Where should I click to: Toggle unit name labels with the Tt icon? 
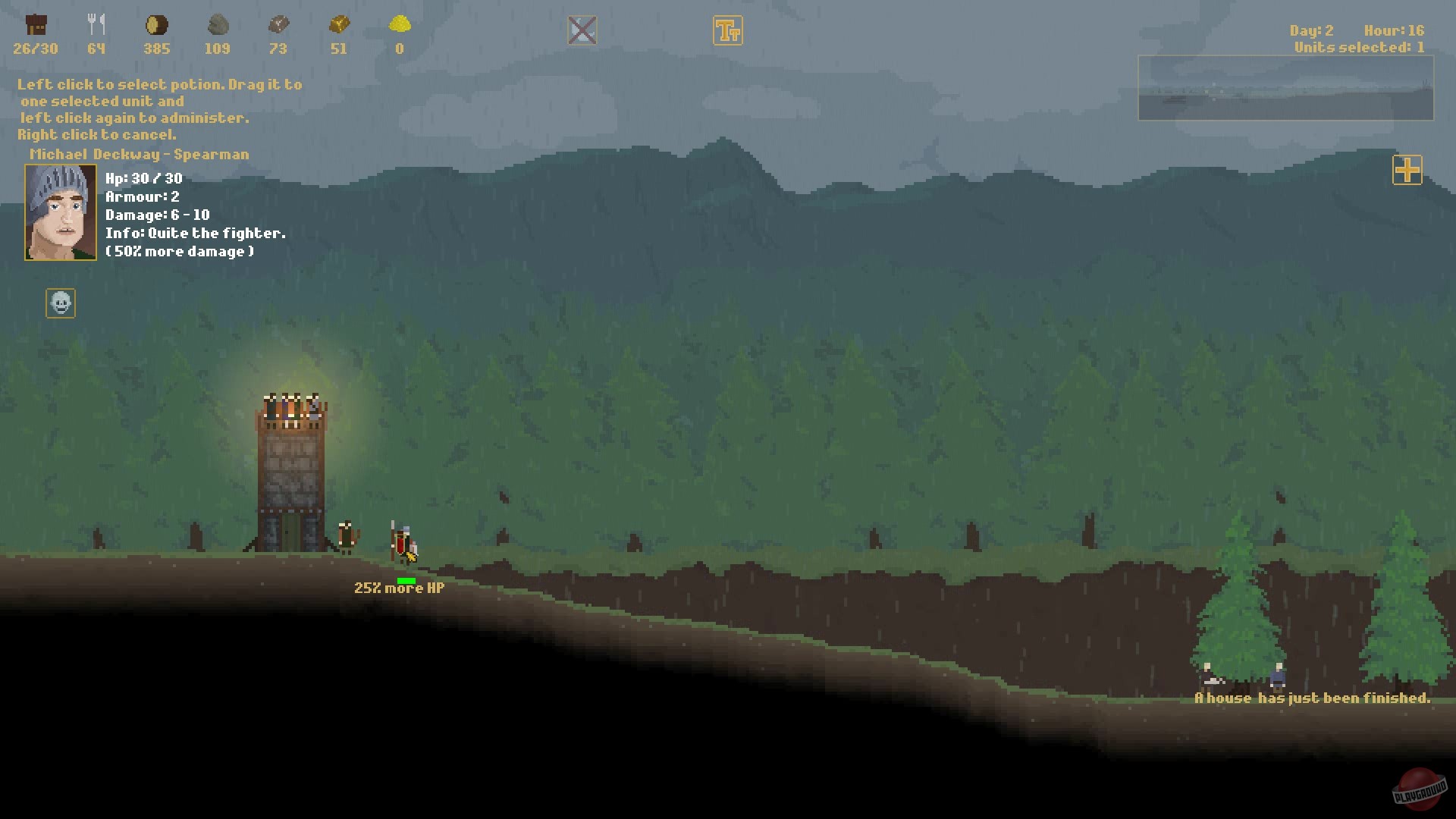click(727, 30)
